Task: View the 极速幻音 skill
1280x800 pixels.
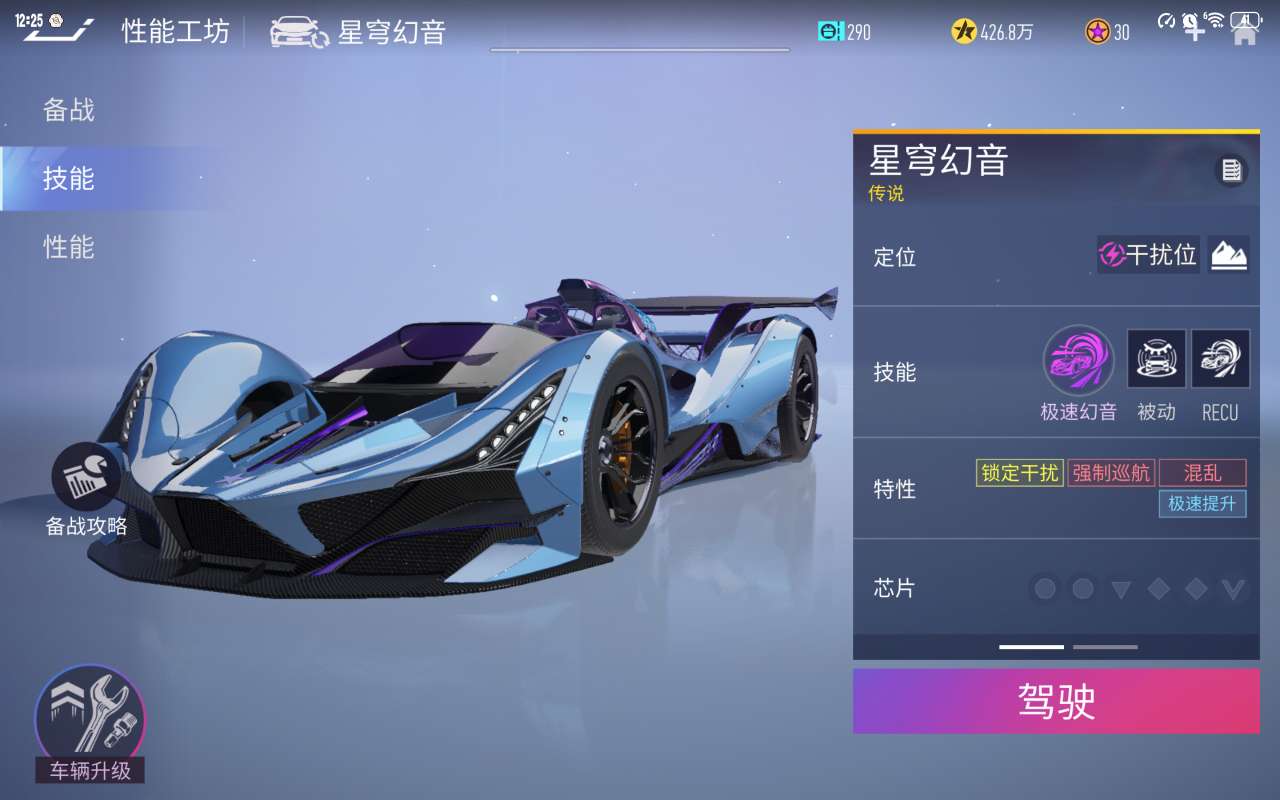Action: click(x=1078, y=361)
